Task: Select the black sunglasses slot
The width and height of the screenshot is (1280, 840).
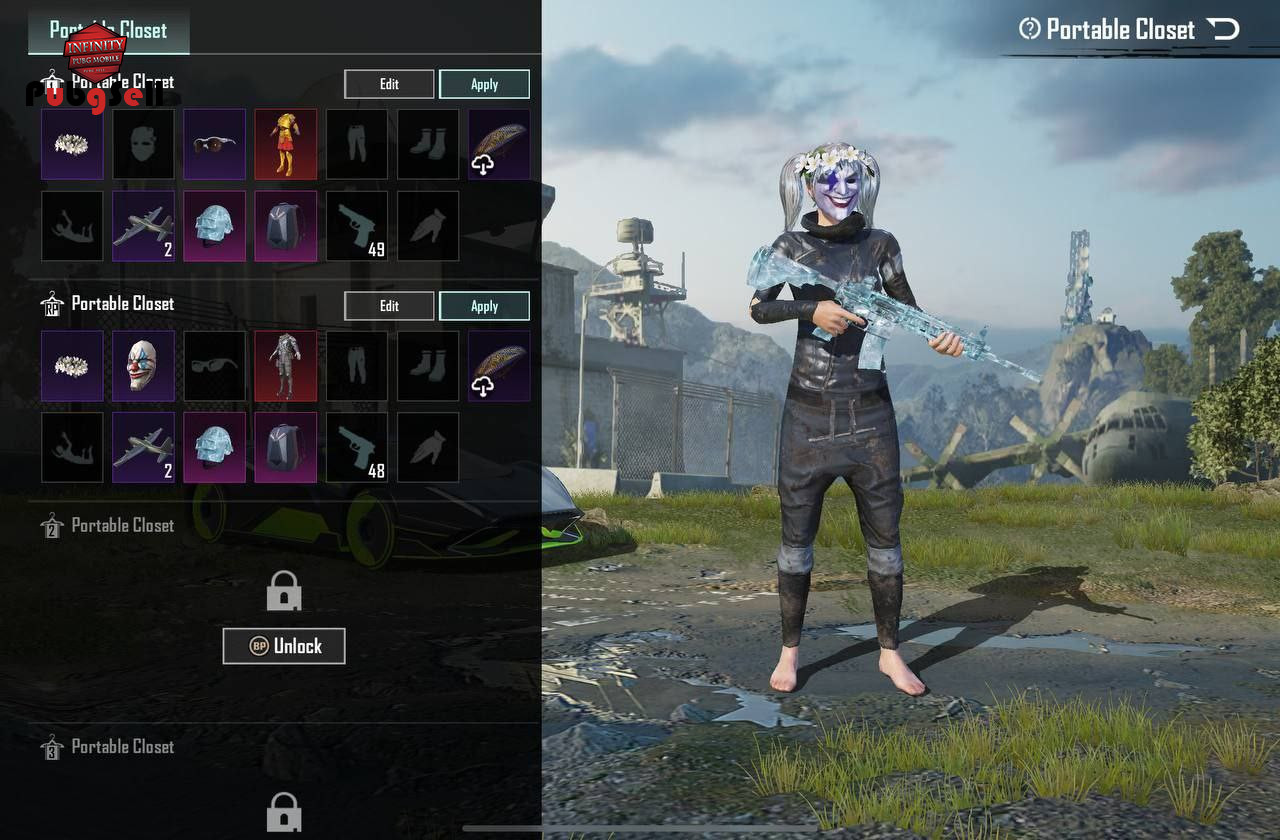Action: point(214,366)
